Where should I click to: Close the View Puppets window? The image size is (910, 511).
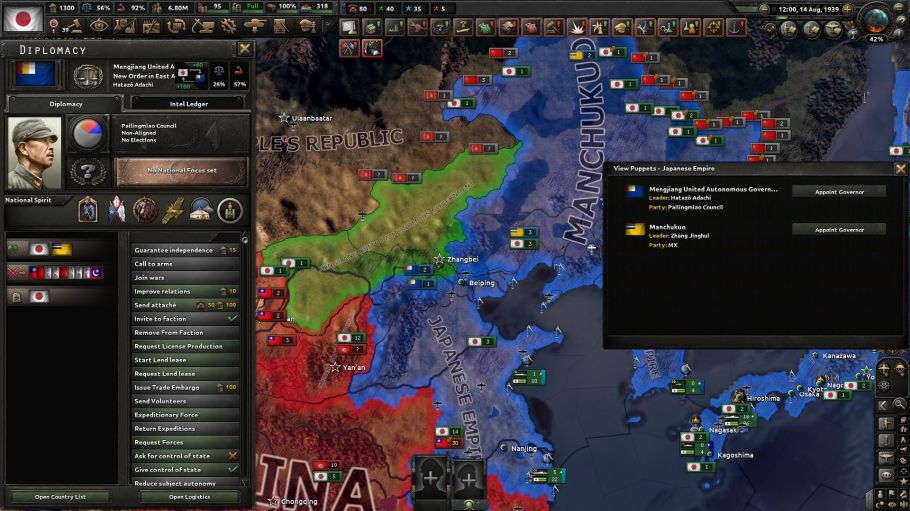click(x=900, y=169)
